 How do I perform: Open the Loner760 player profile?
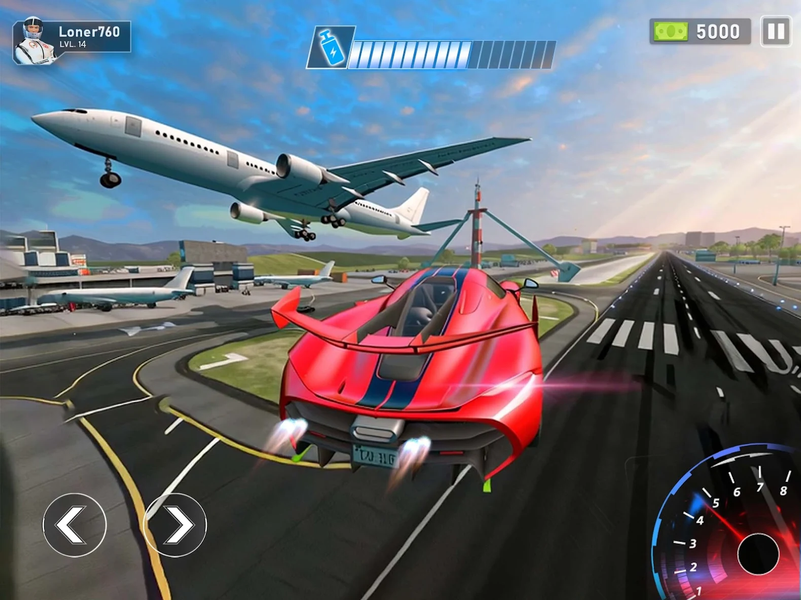pyautogui.click(x=71, y=38)
